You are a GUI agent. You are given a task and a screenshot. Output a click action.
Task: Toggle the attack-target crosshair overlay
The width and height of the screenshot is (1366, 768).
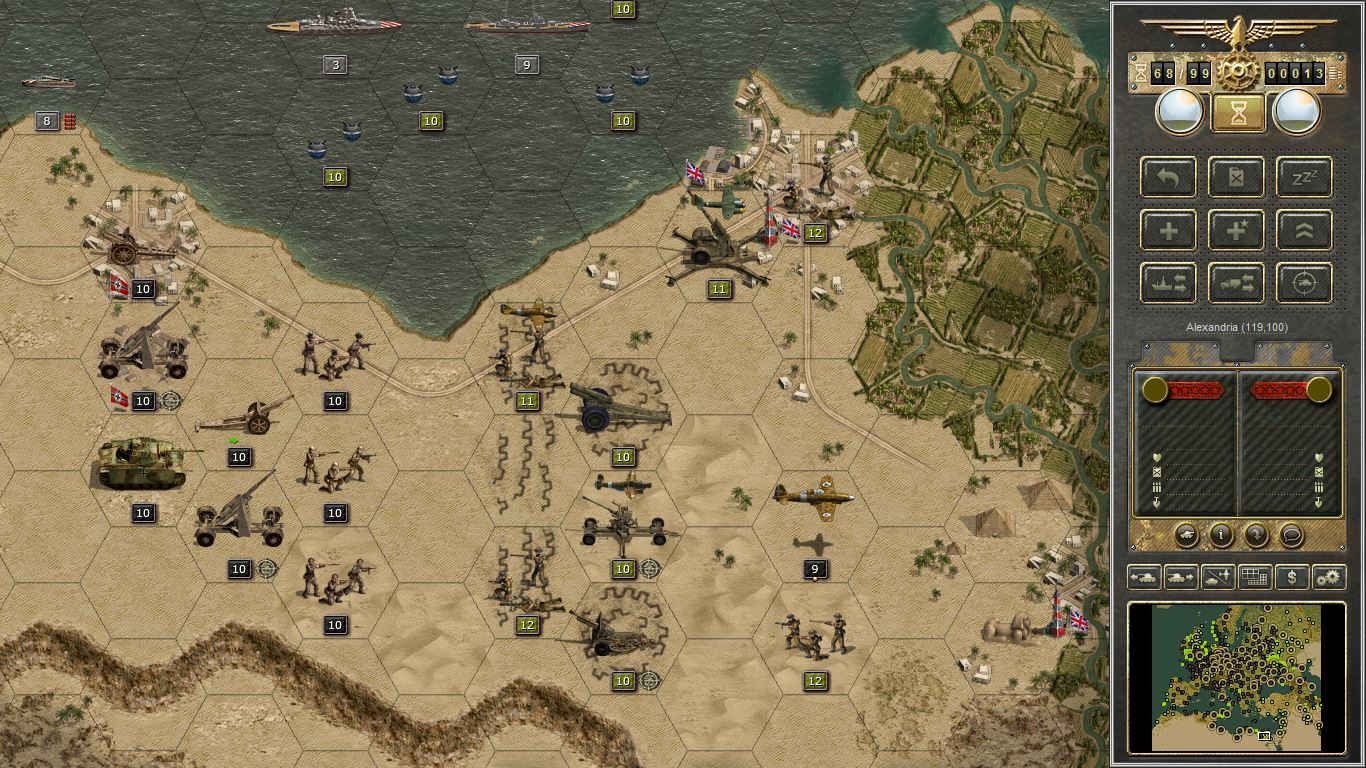coord(1304,283)
